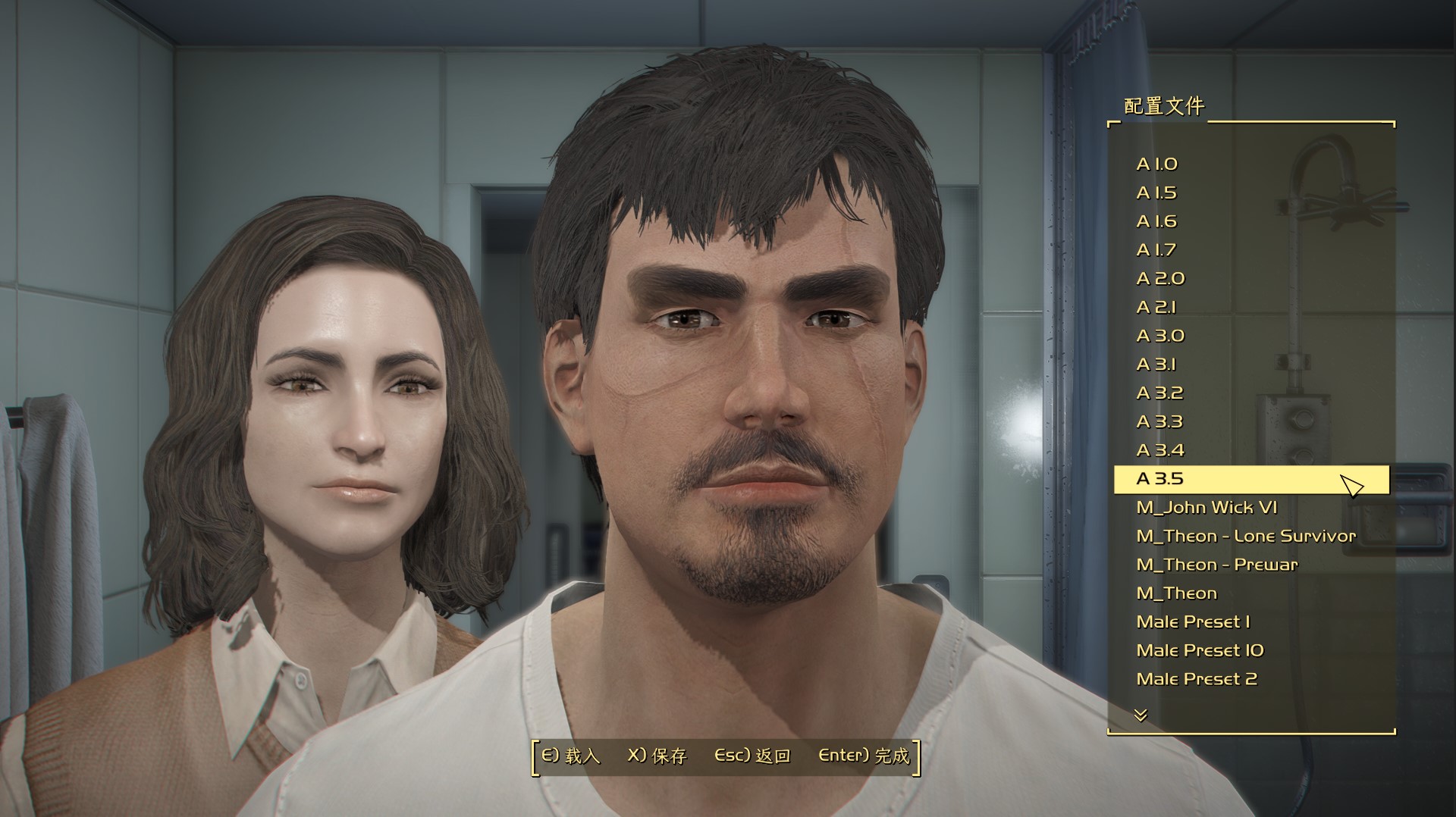Image resolution: width=1456 pixels, height=817 pixels.
Task: Choose Male Preset 10
Action: 1200,651
